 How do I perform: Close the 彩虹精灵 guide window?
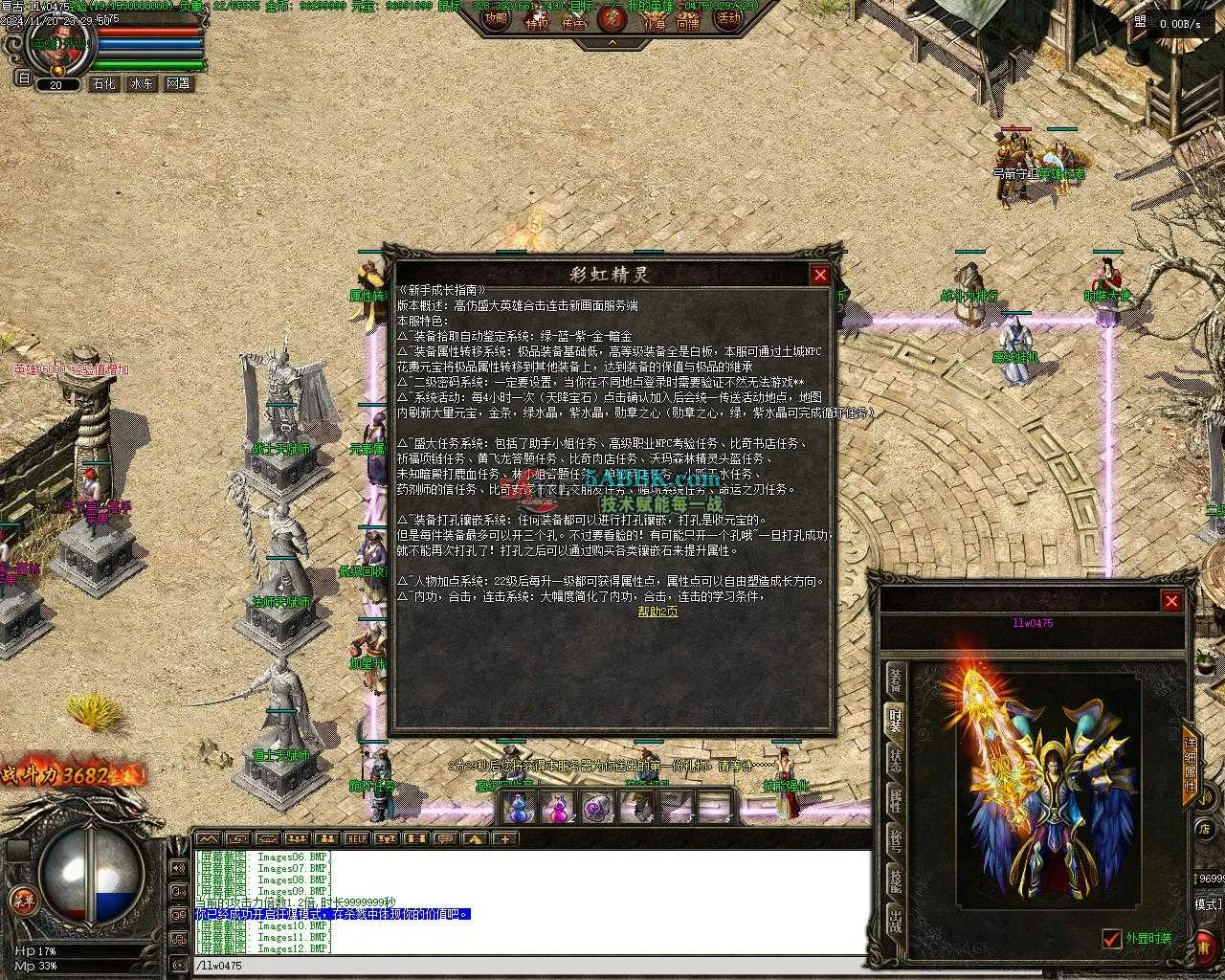coord(820,276)
